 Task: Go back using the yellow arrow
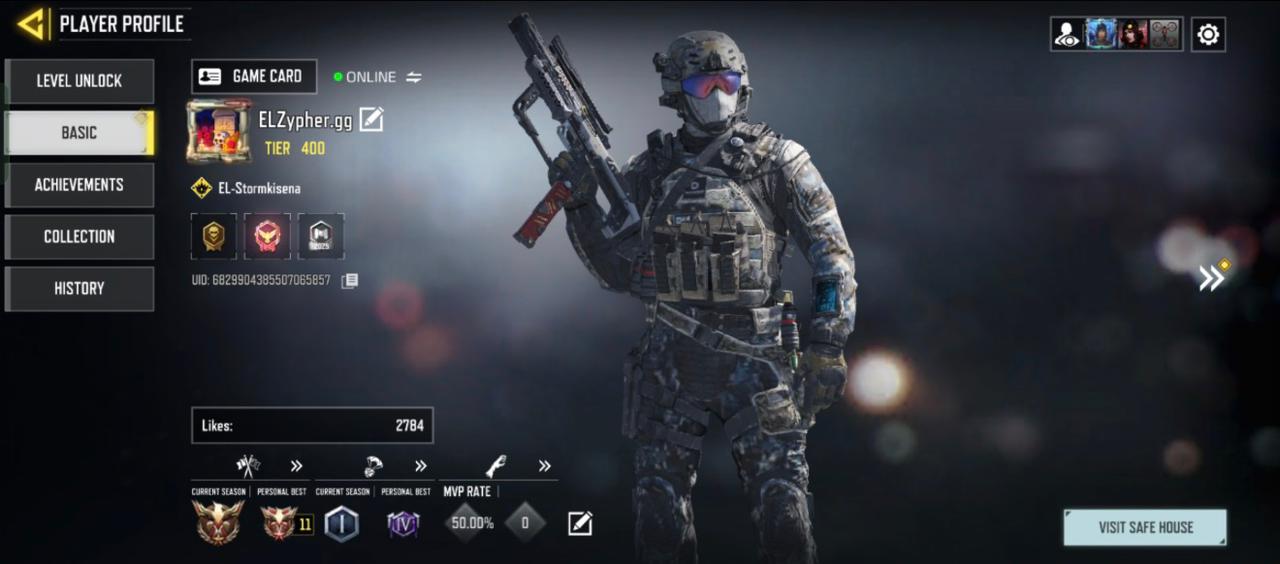click(32, 24)
